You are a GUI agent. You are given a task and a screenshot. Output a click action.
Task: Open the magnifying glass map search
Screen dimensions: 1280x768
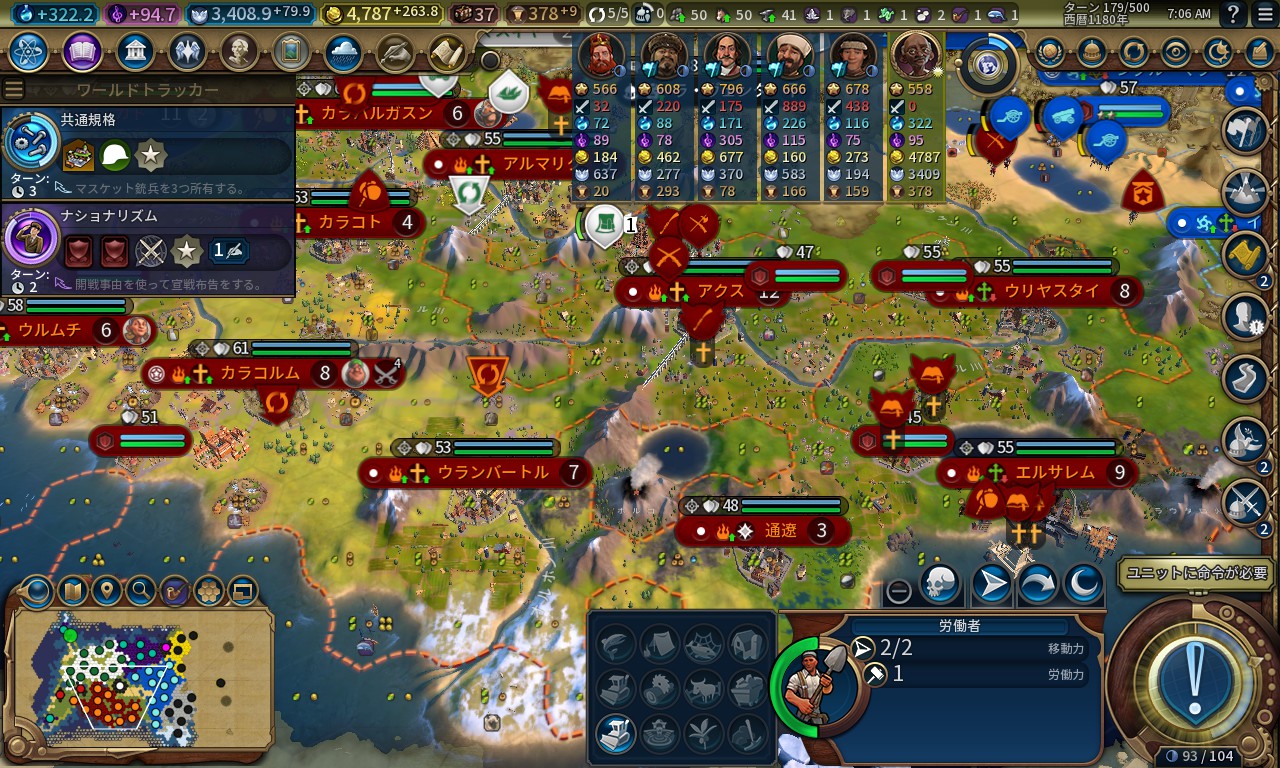coord(140,591)
